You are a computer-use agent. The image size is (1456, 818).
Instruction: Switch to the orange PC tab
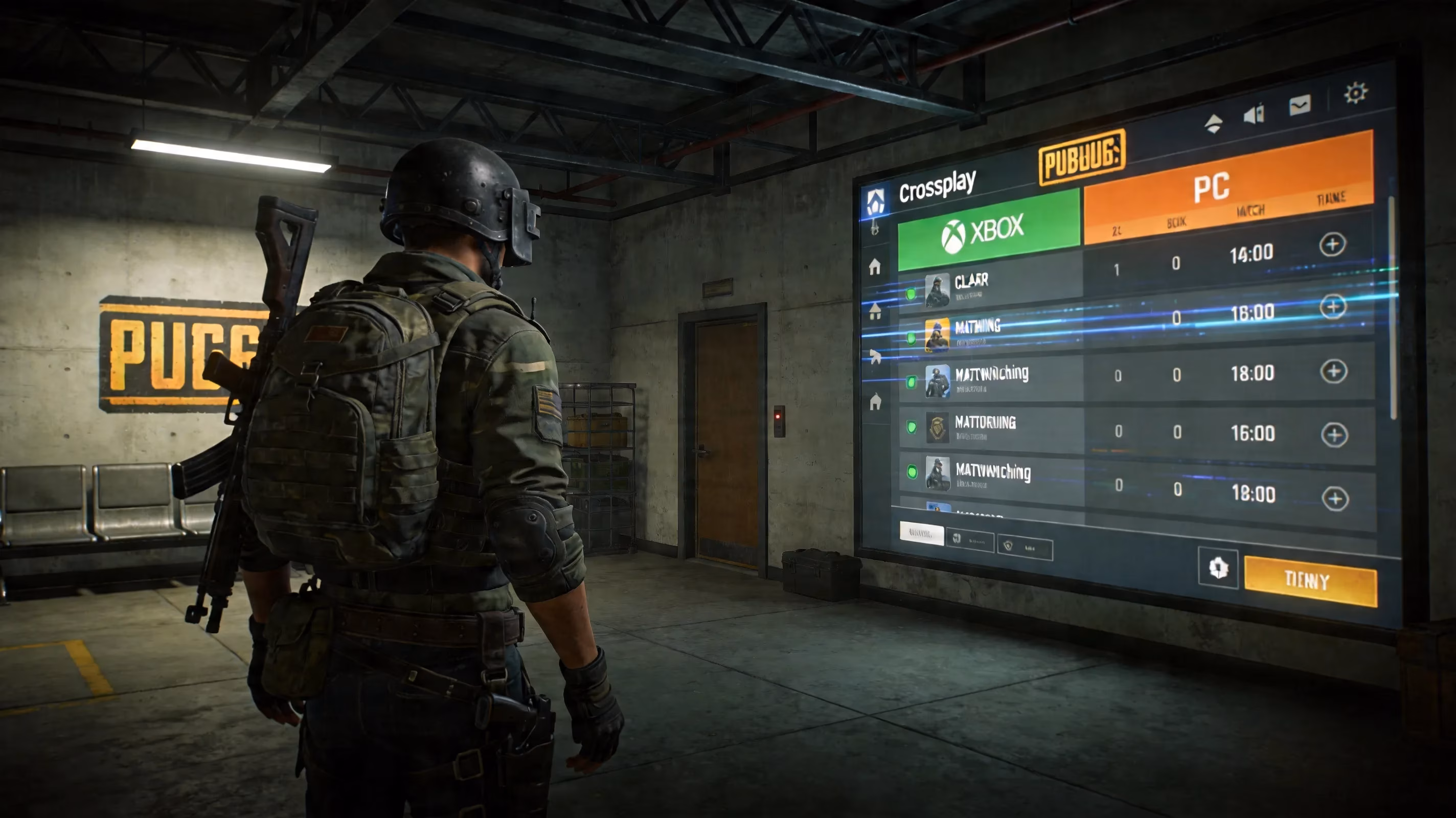coord(1227,187)
